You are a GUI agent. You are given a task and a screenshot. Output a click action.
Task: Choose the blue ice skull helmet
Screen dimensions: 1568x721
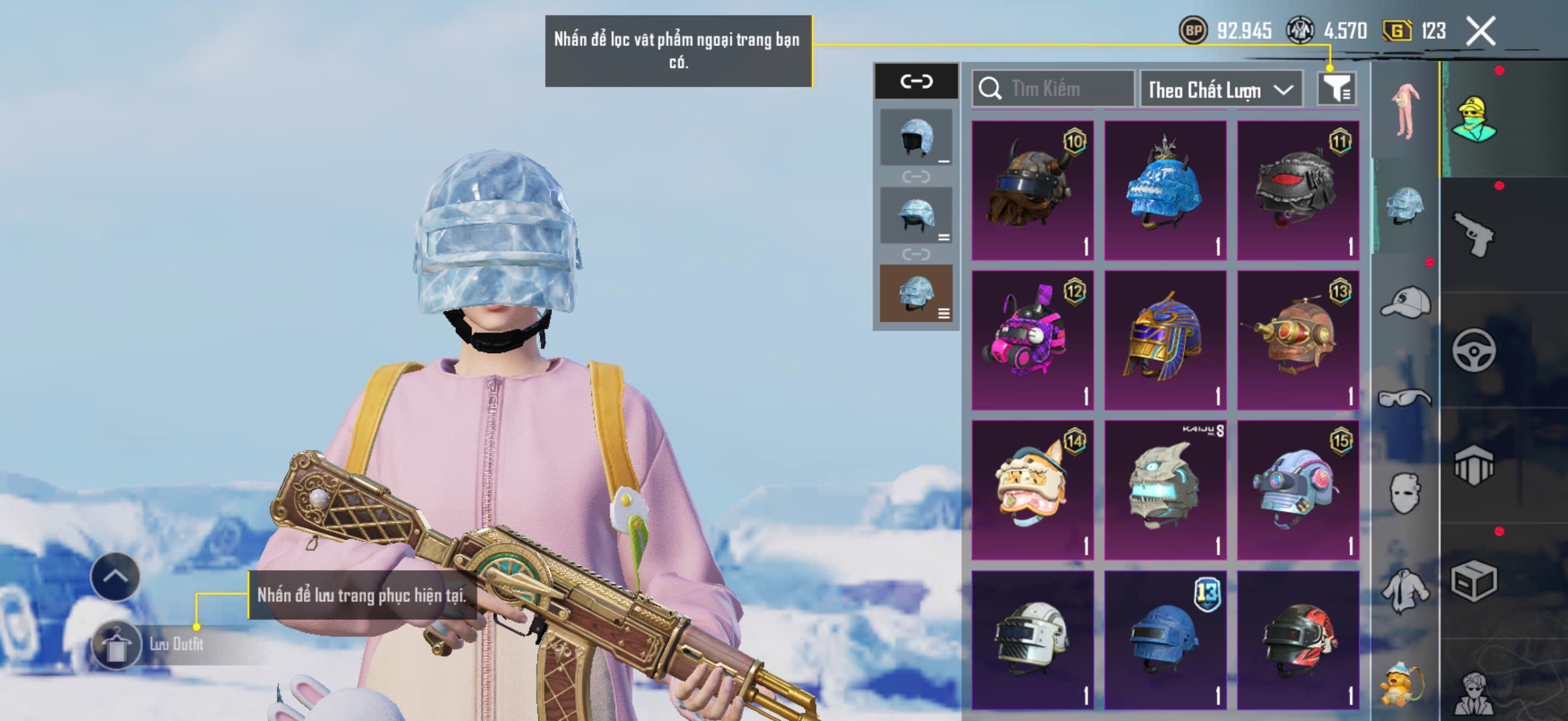click(x=1165, y=190)
